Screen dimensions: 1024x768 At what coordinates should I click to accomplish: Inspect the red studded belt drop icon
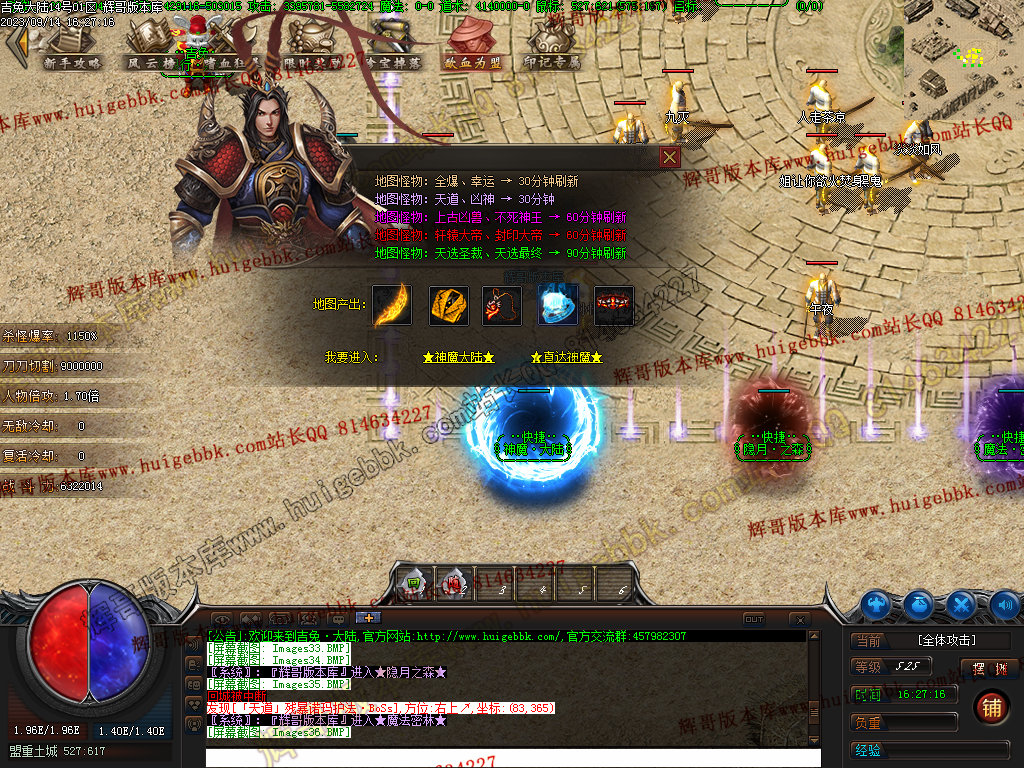613,305
